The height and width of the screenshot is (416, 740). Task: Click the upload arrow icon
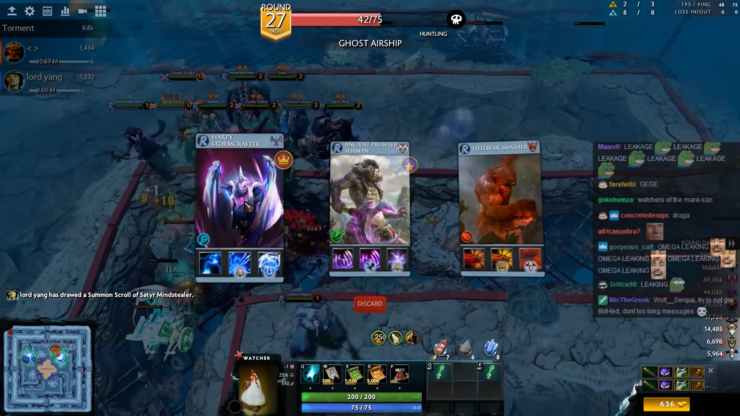point(12,11)
